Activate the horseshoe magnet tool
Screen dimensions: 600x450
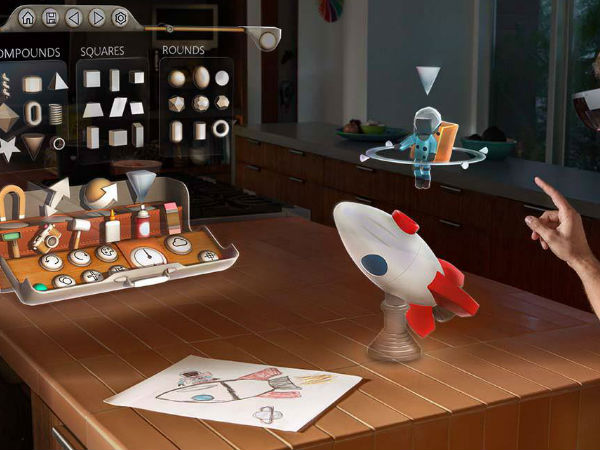point(12,202)
